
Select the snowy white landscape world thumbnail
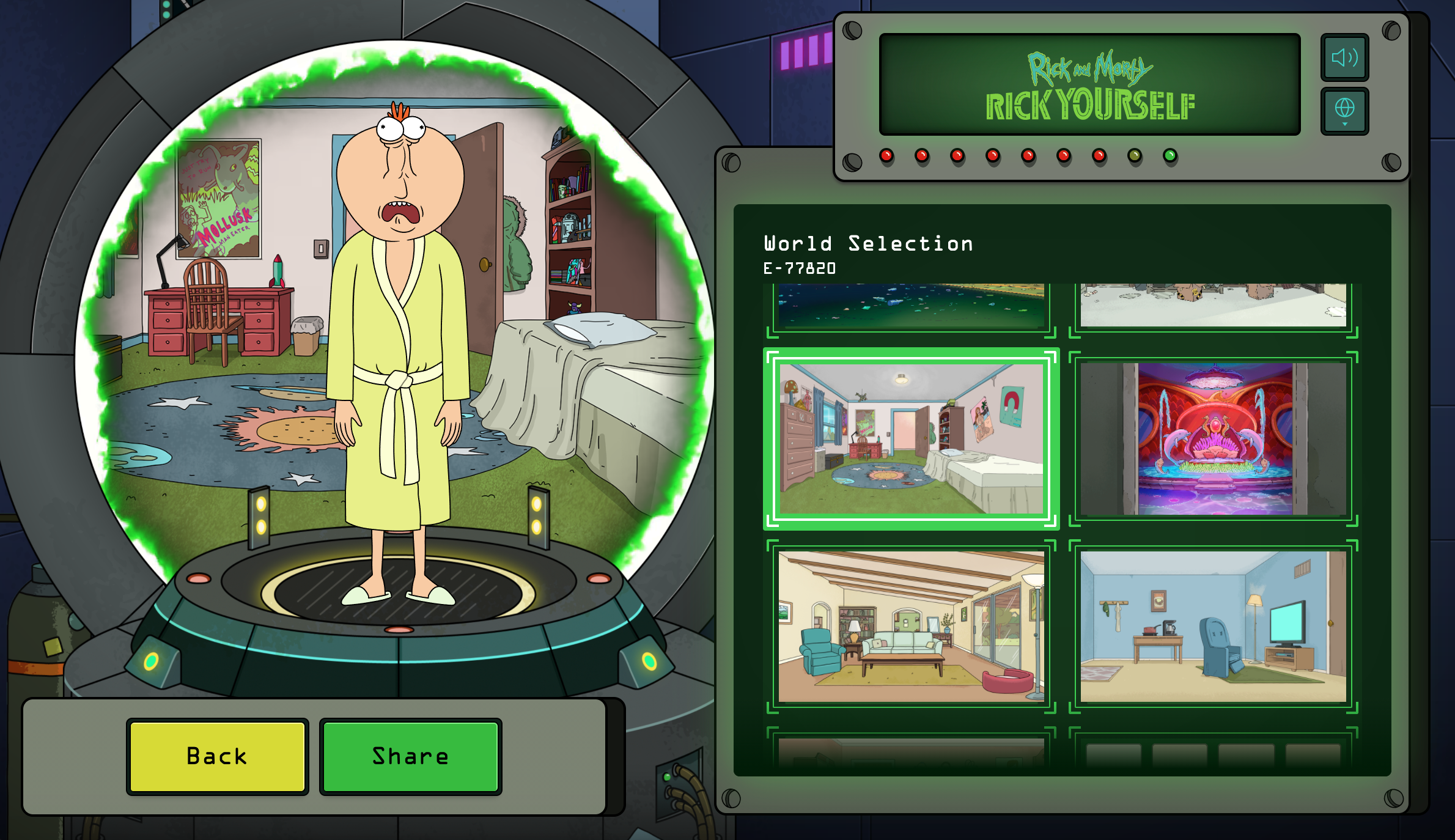click(x=1214, y=306)
